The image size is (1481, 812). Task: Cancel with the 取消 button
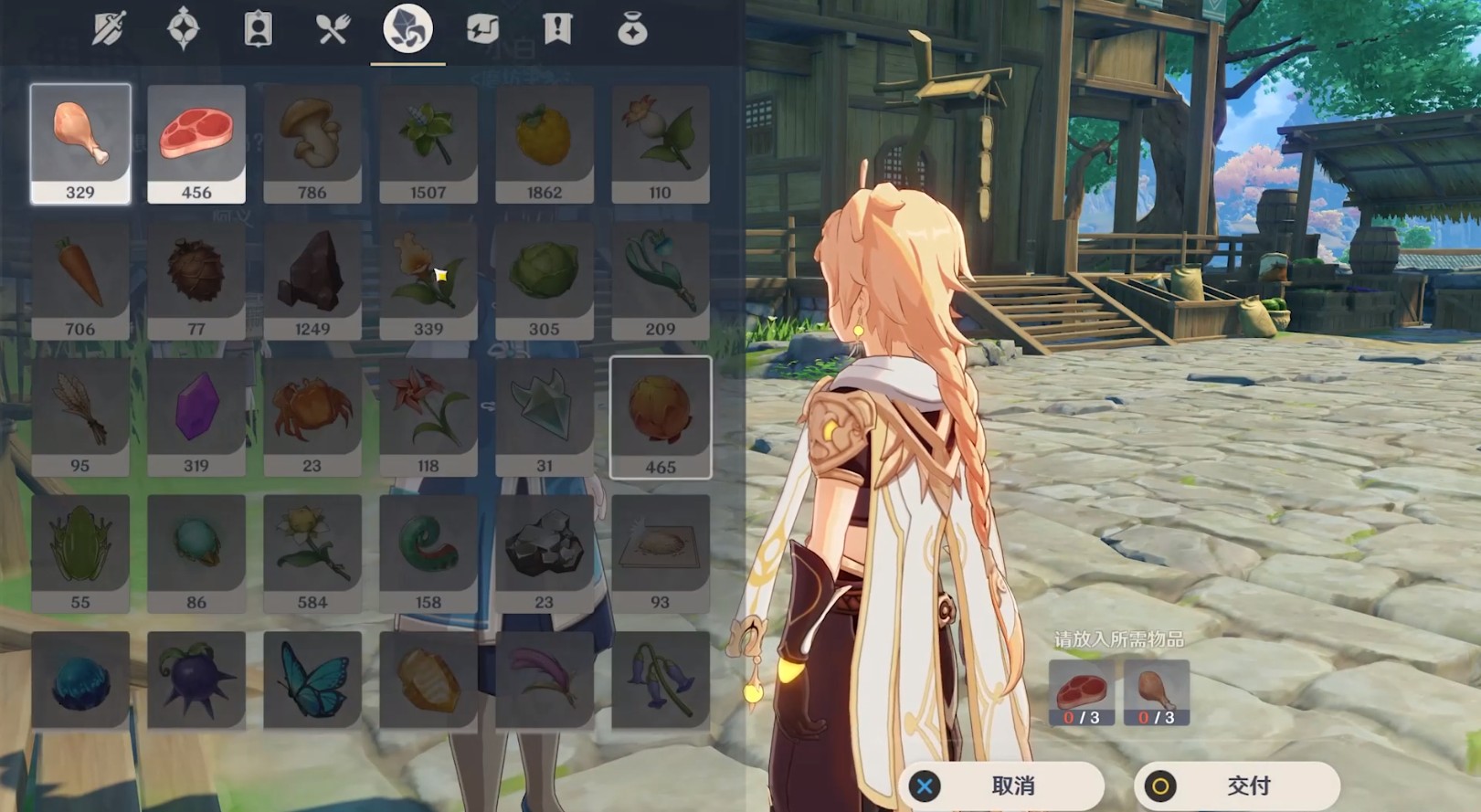point(1001,786)
